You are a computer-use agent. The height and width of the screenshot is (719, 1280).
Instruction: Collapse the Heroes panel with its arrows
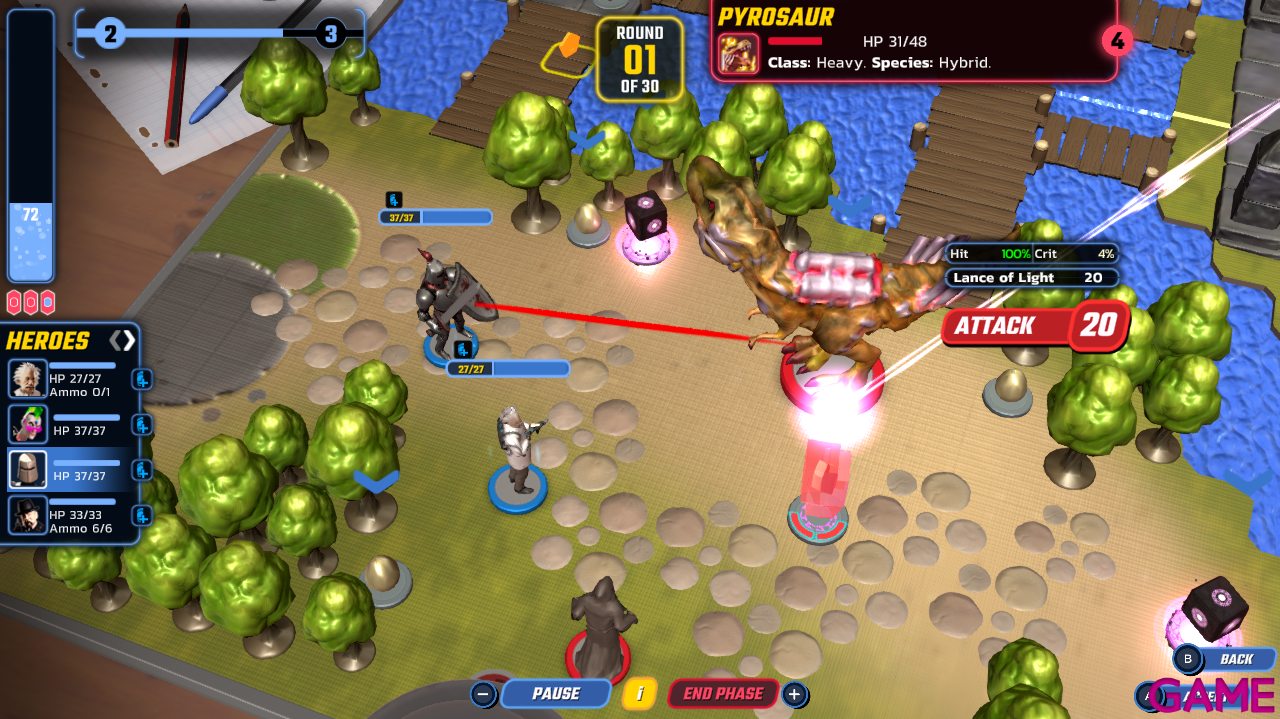tap(122, 340)
